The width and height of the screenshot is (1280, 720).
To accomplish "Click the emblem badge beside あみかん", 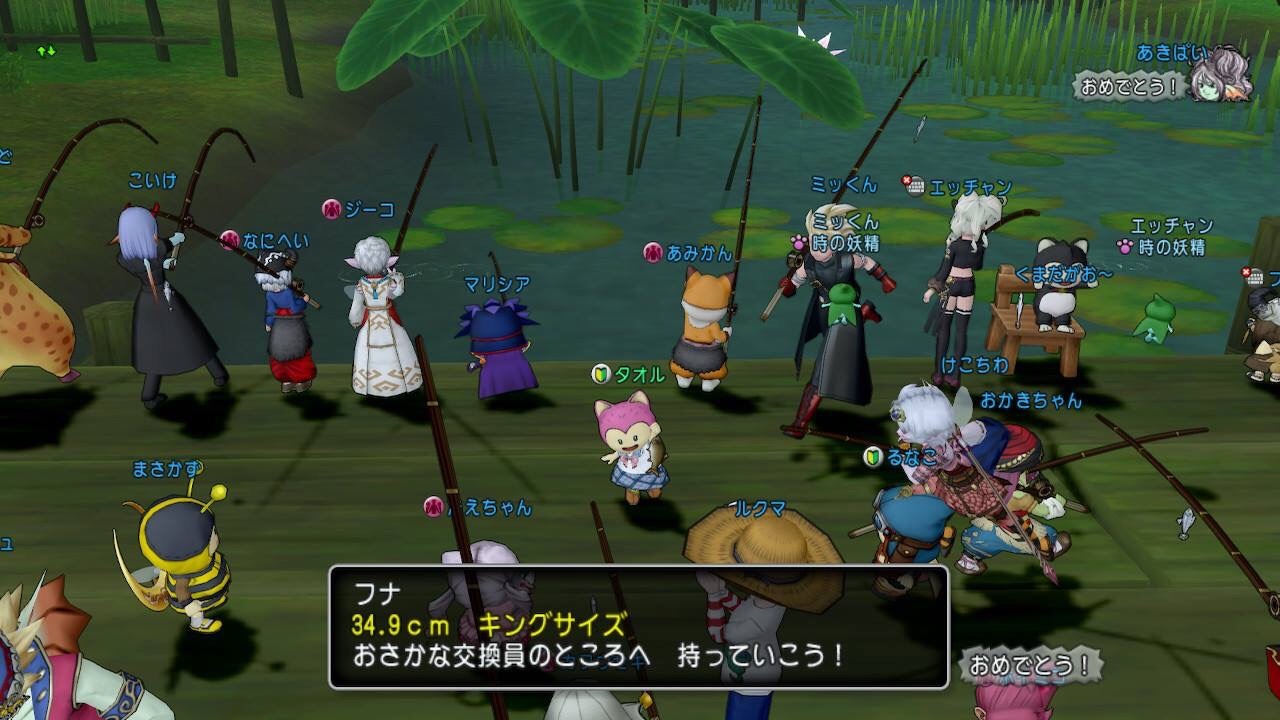I will pos(651,252).
